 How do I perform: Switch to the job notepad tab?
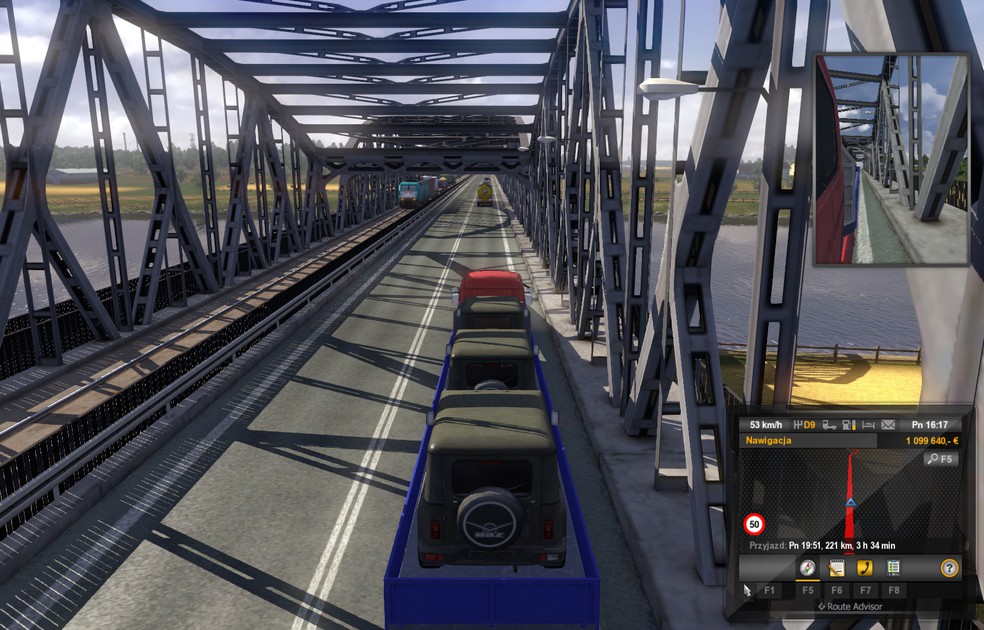(837, 568)
